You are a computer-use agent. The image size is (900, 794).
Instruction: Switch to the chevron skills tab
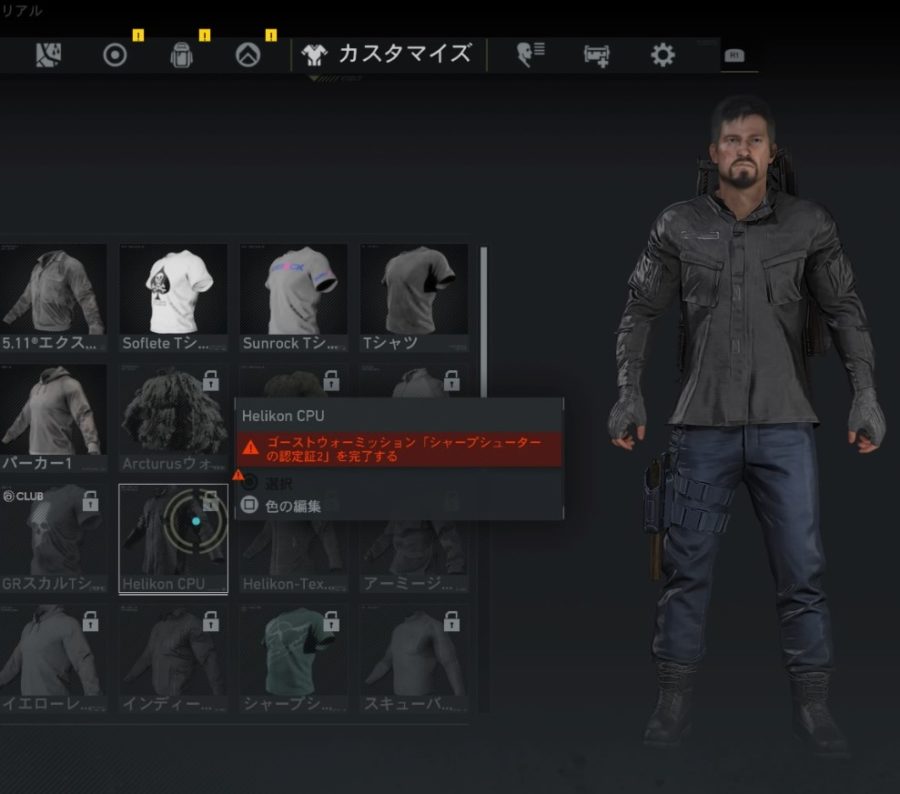point(247,55)
